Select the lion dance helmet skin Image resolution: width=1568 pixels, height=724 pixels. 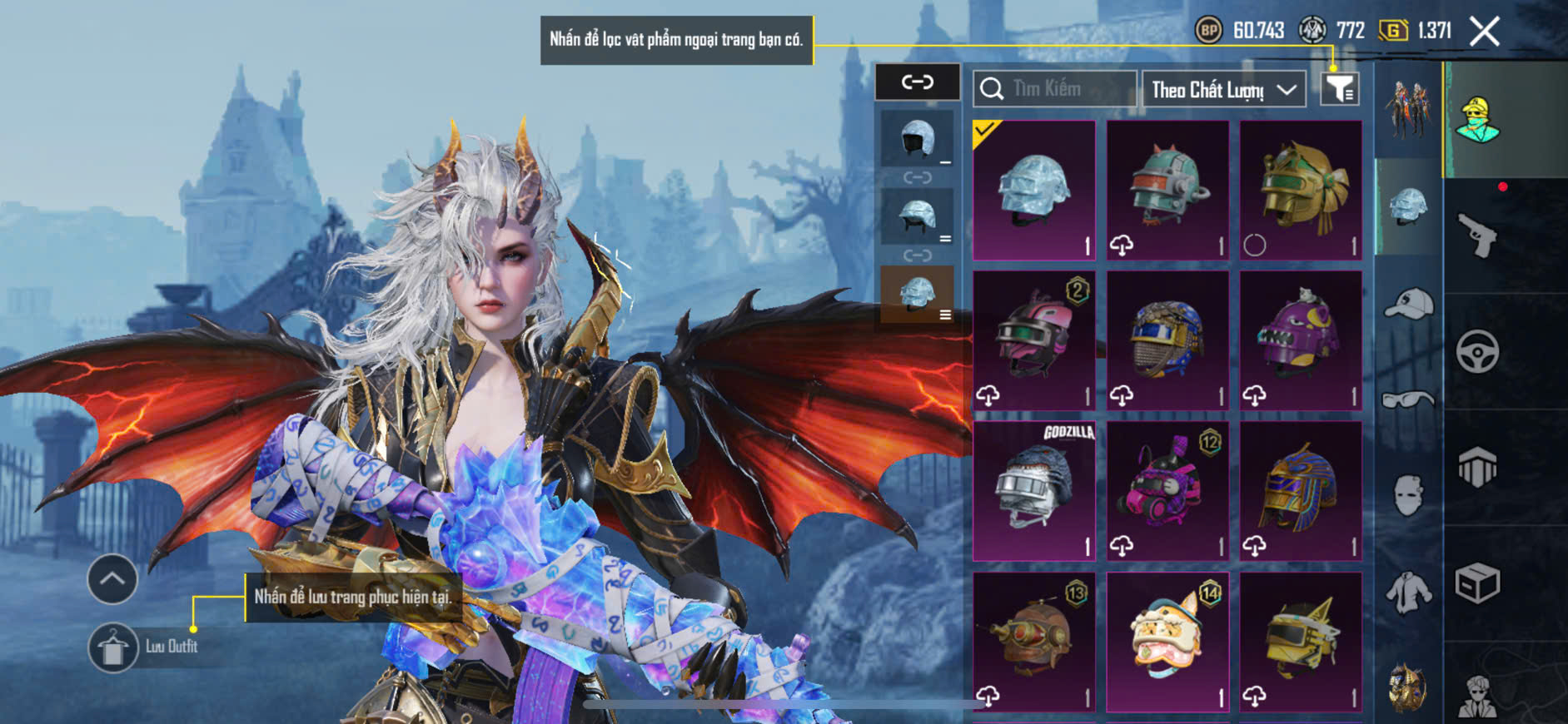(1167, 641)
